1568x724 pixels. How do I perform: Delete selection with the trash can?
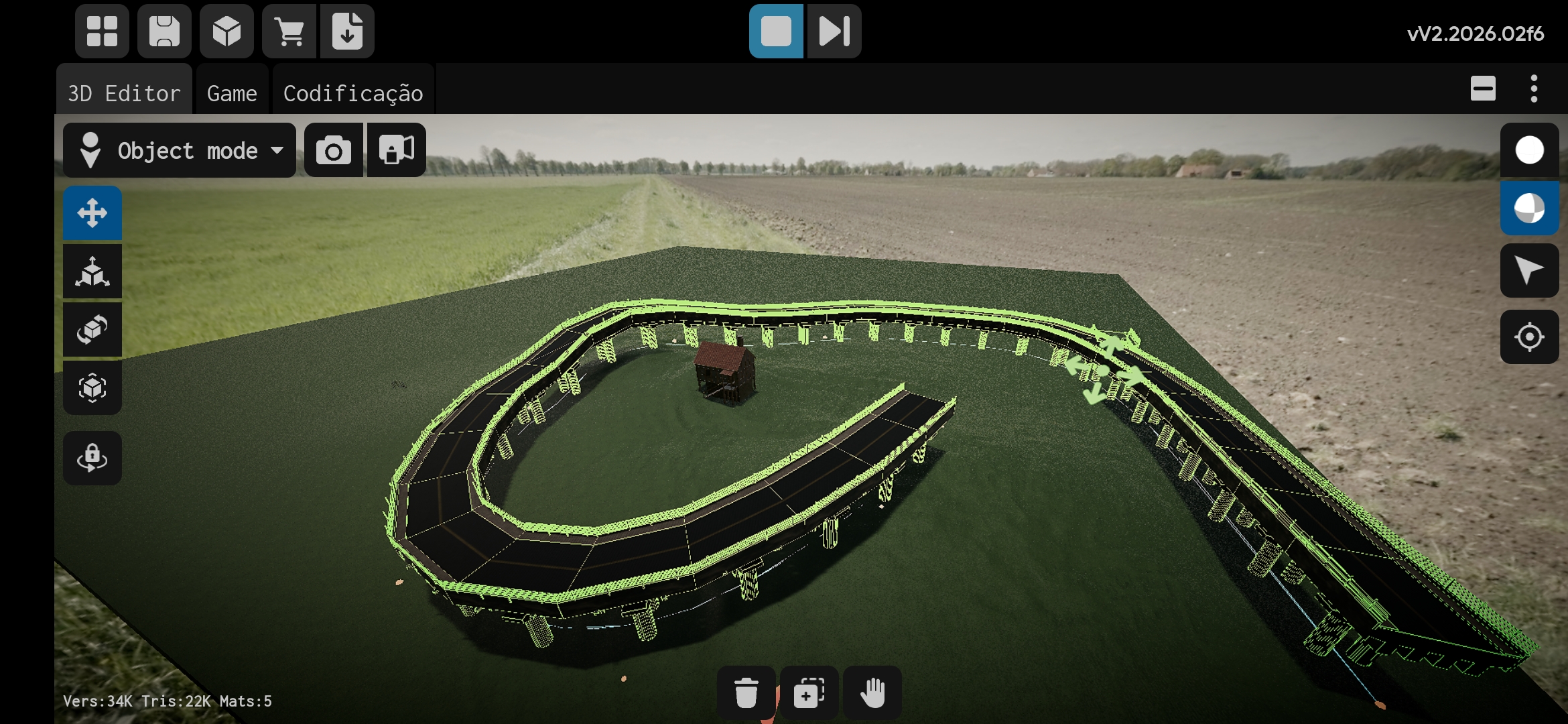click(746, 692)
